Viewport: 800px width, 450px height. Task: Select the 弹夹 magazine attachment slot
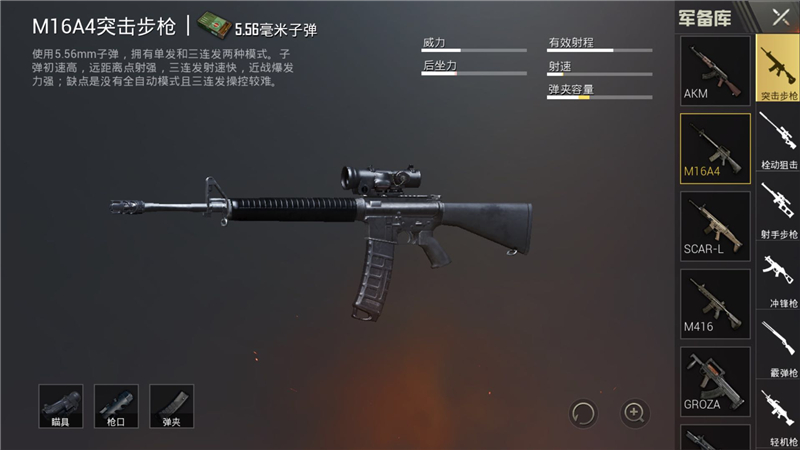[x=171, y=407]
